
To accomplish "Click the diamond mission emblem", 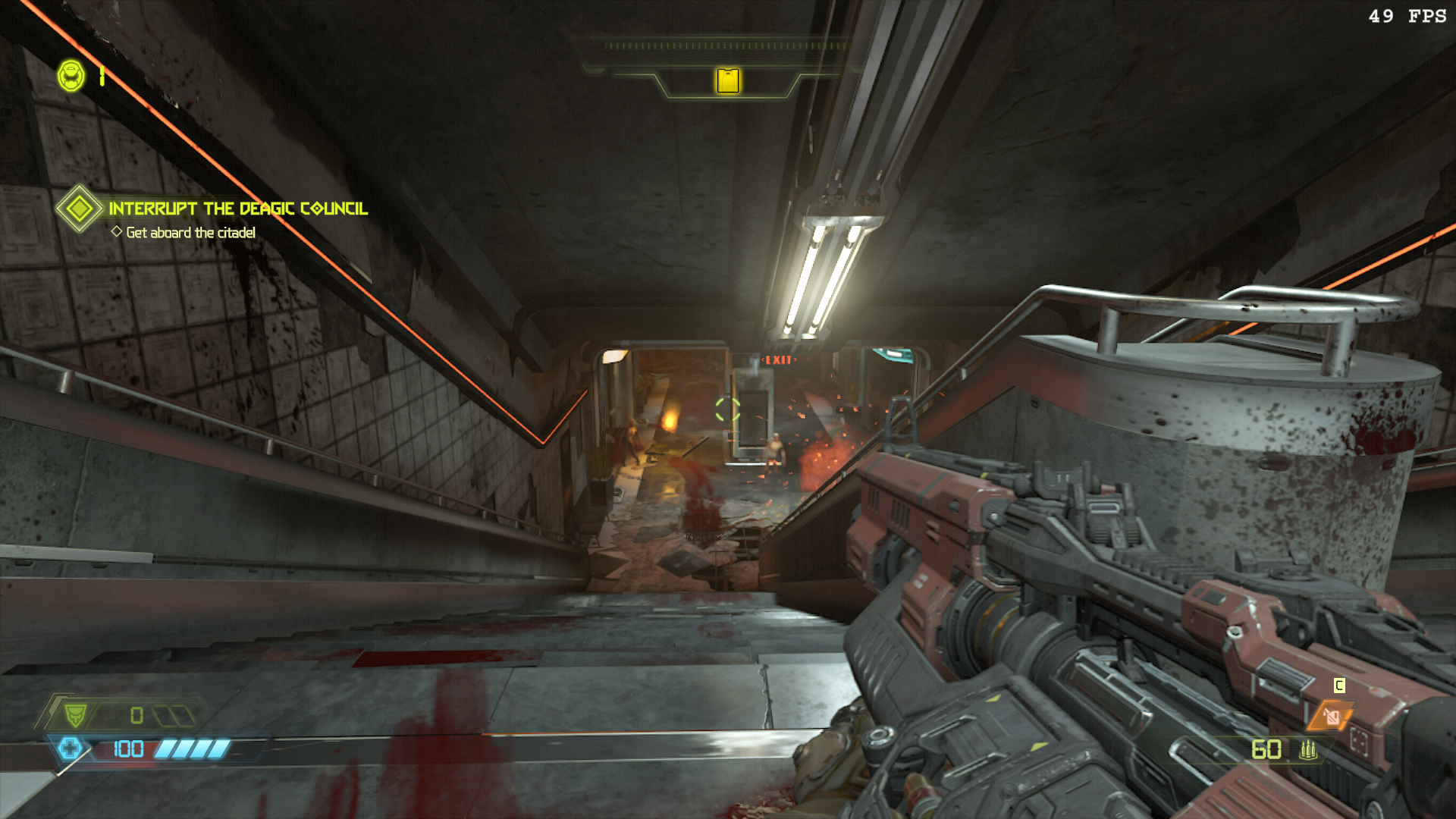I will pos(79,208).
